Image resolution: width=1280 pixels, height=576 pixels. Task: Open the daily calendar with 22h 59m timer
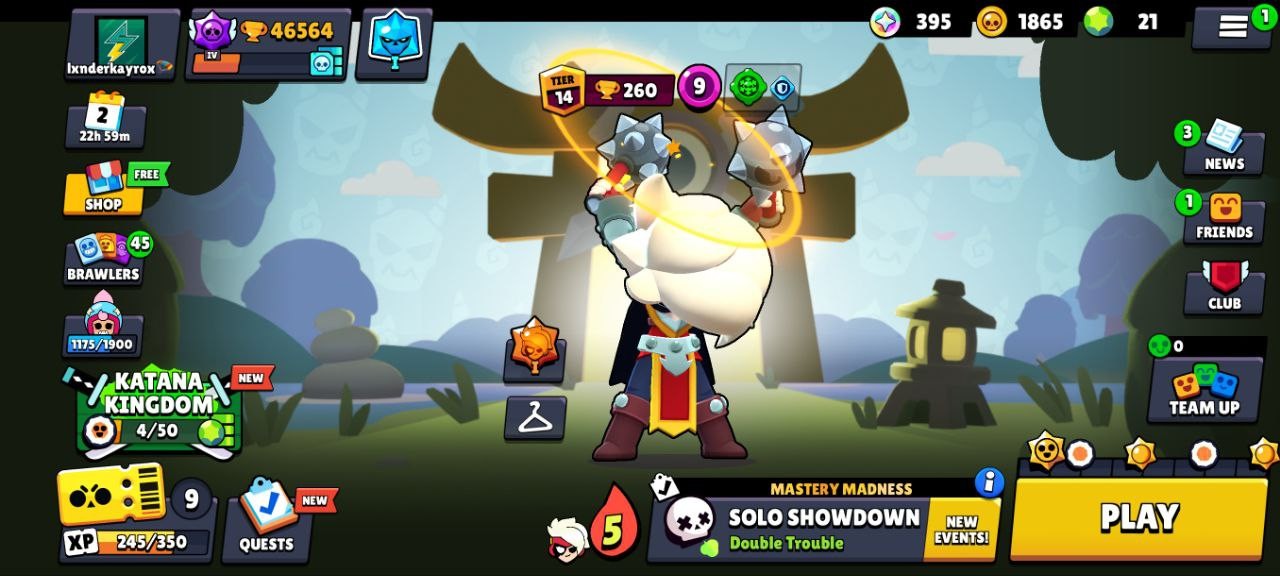(104, 121)
